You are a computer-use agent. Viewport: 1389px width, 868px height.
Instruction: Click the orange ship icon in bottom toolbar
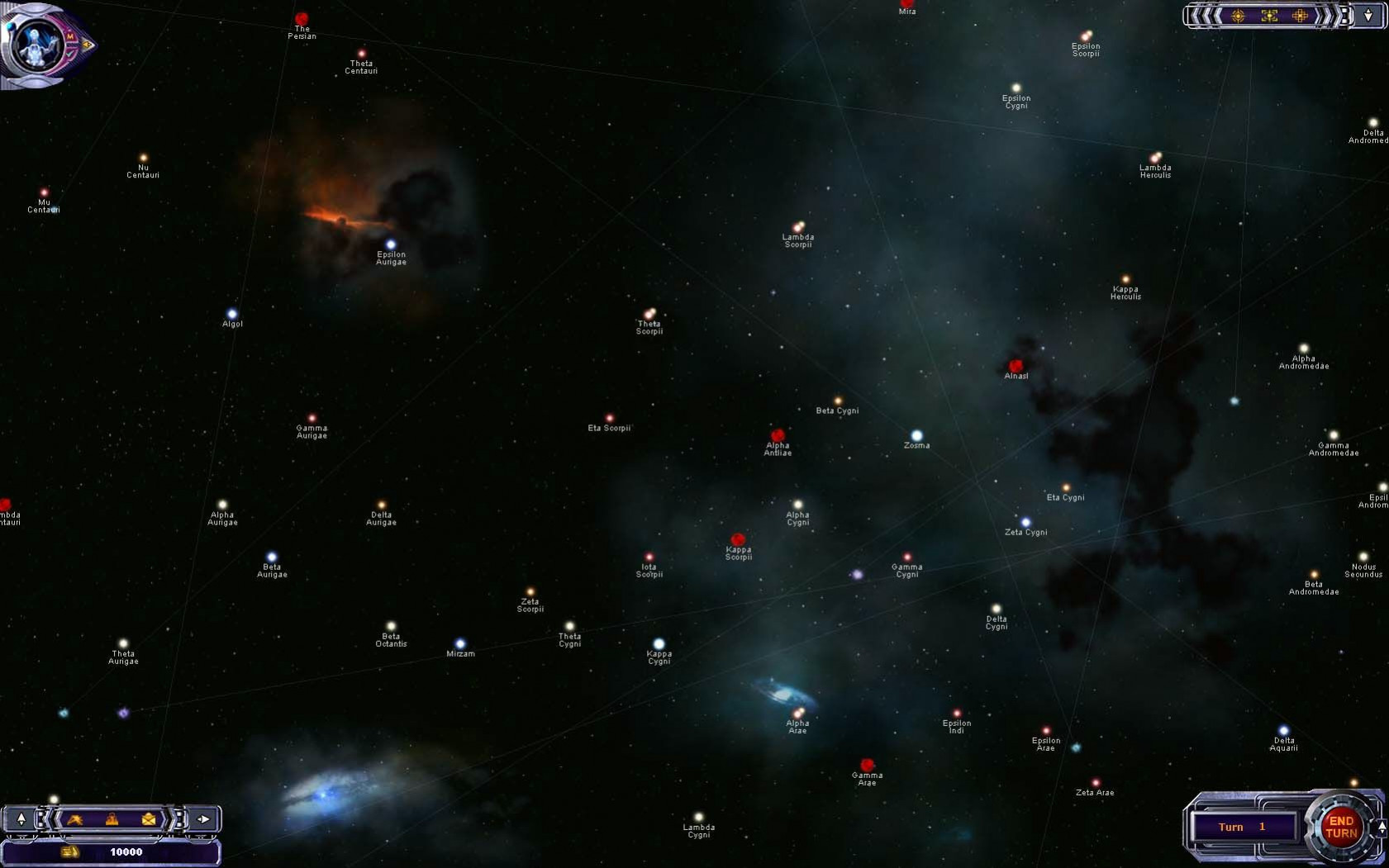(x=75, y=819)
